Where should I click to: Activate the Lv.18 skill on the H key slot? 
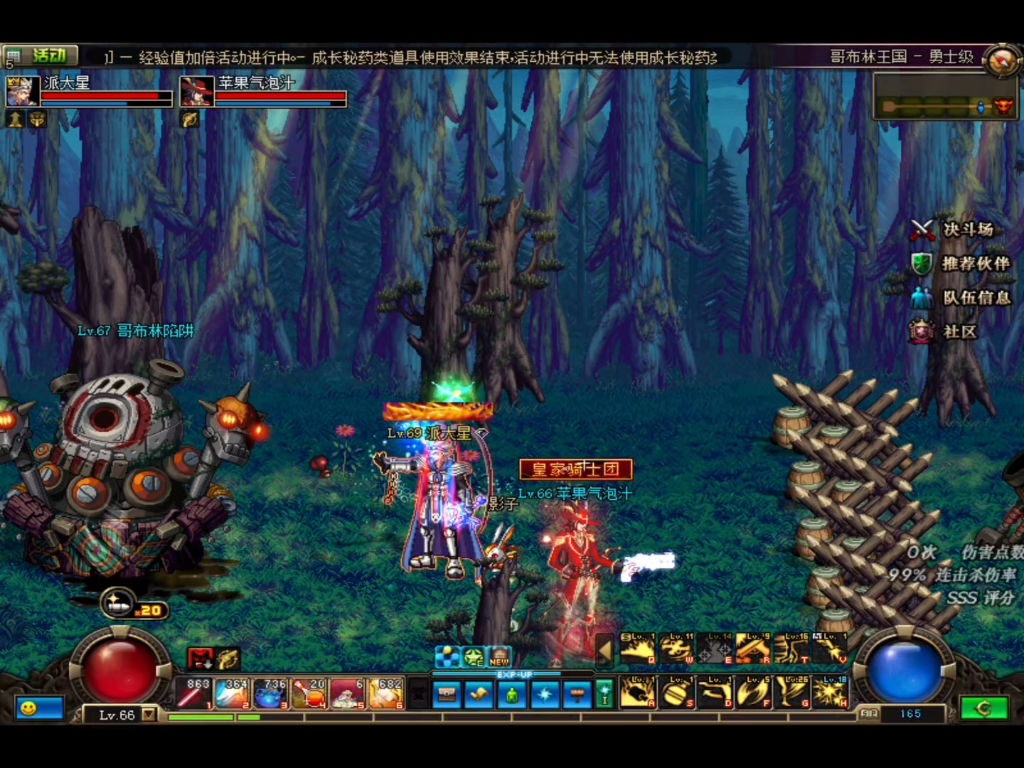[830, 692]
